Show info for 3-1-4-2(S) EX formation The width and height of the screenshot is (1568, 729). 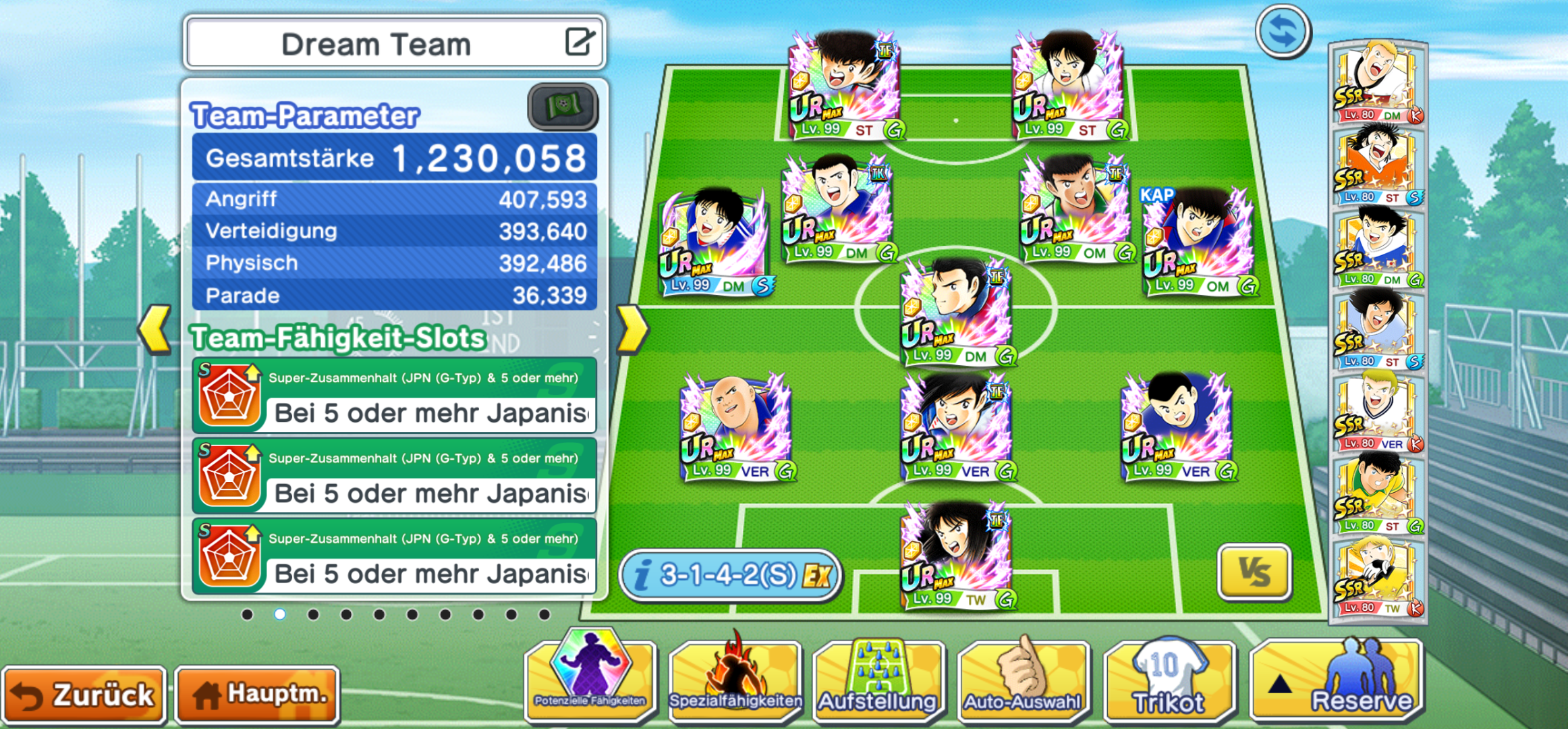coord(731,575)
